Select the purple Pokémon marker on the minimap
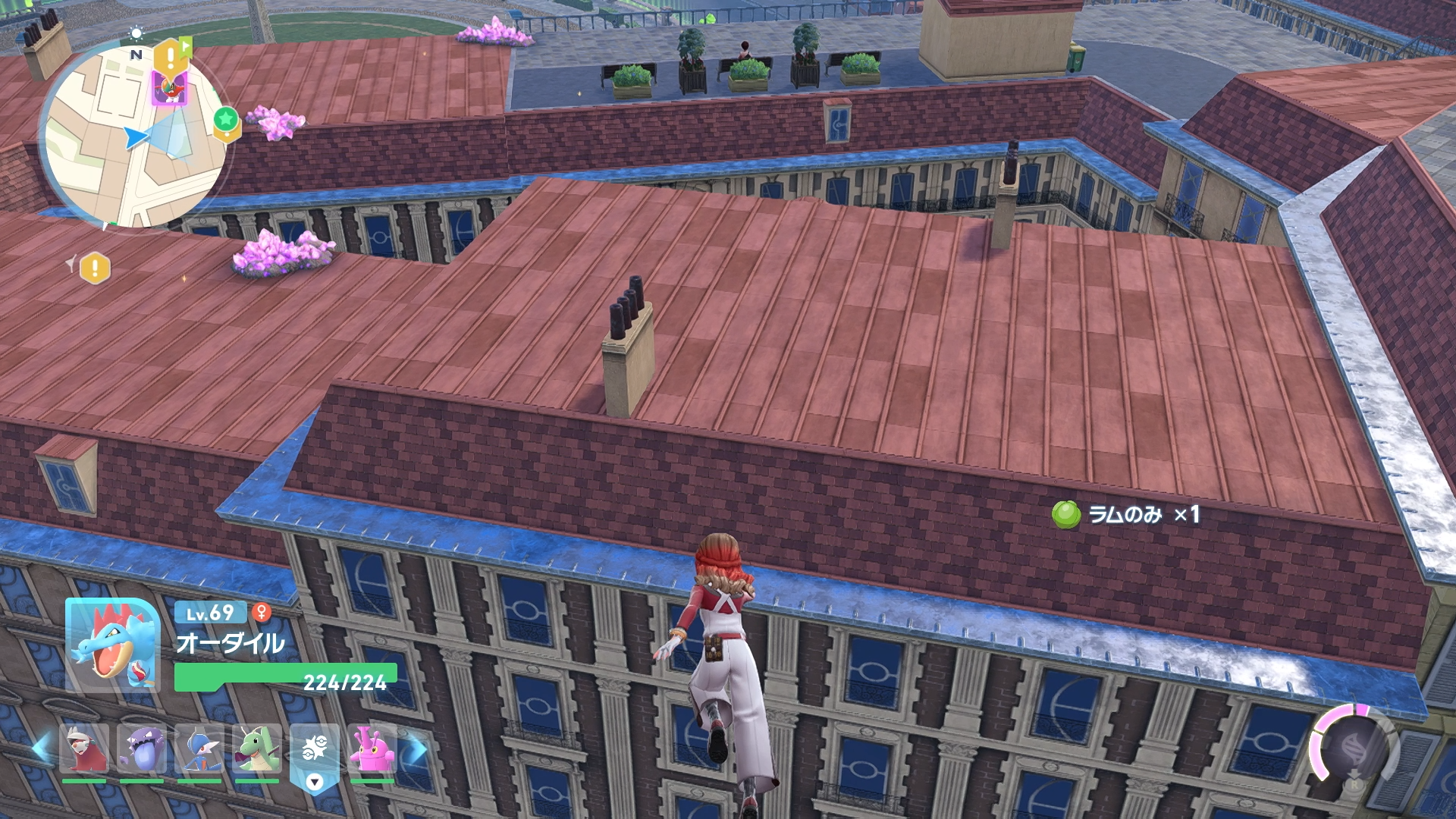The image size is (1456, 819). click(168, 88)
